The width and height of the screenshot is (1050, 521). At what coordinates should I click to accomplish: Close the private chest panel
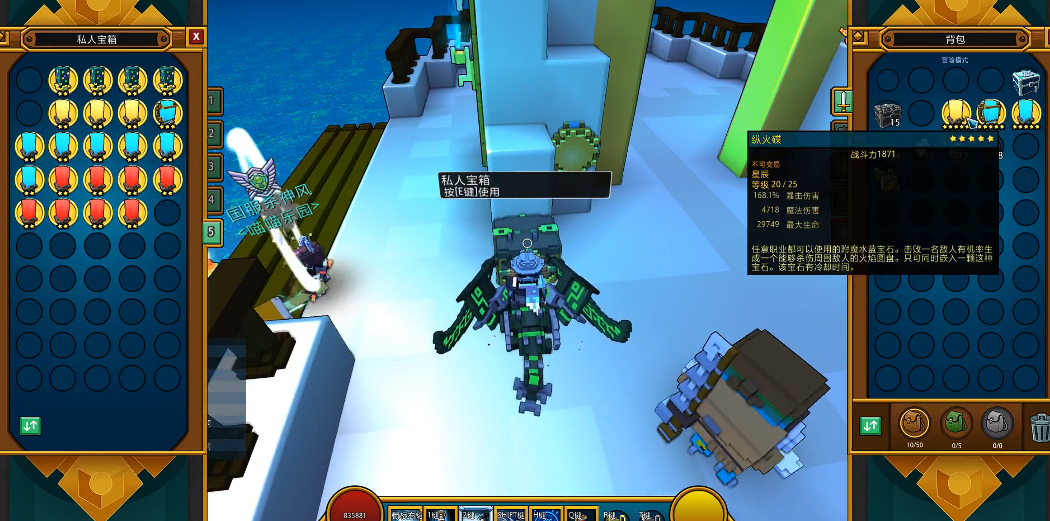point(196,37)
